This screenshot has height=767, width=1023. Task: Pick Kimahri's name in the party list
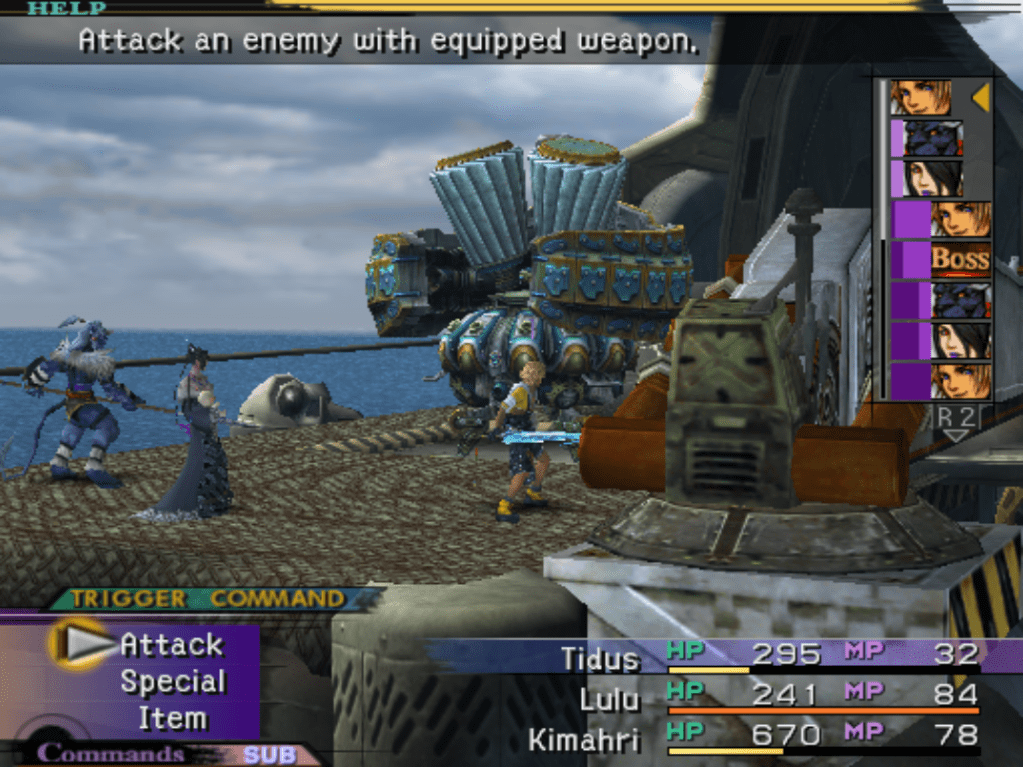[x=583, y=739]
